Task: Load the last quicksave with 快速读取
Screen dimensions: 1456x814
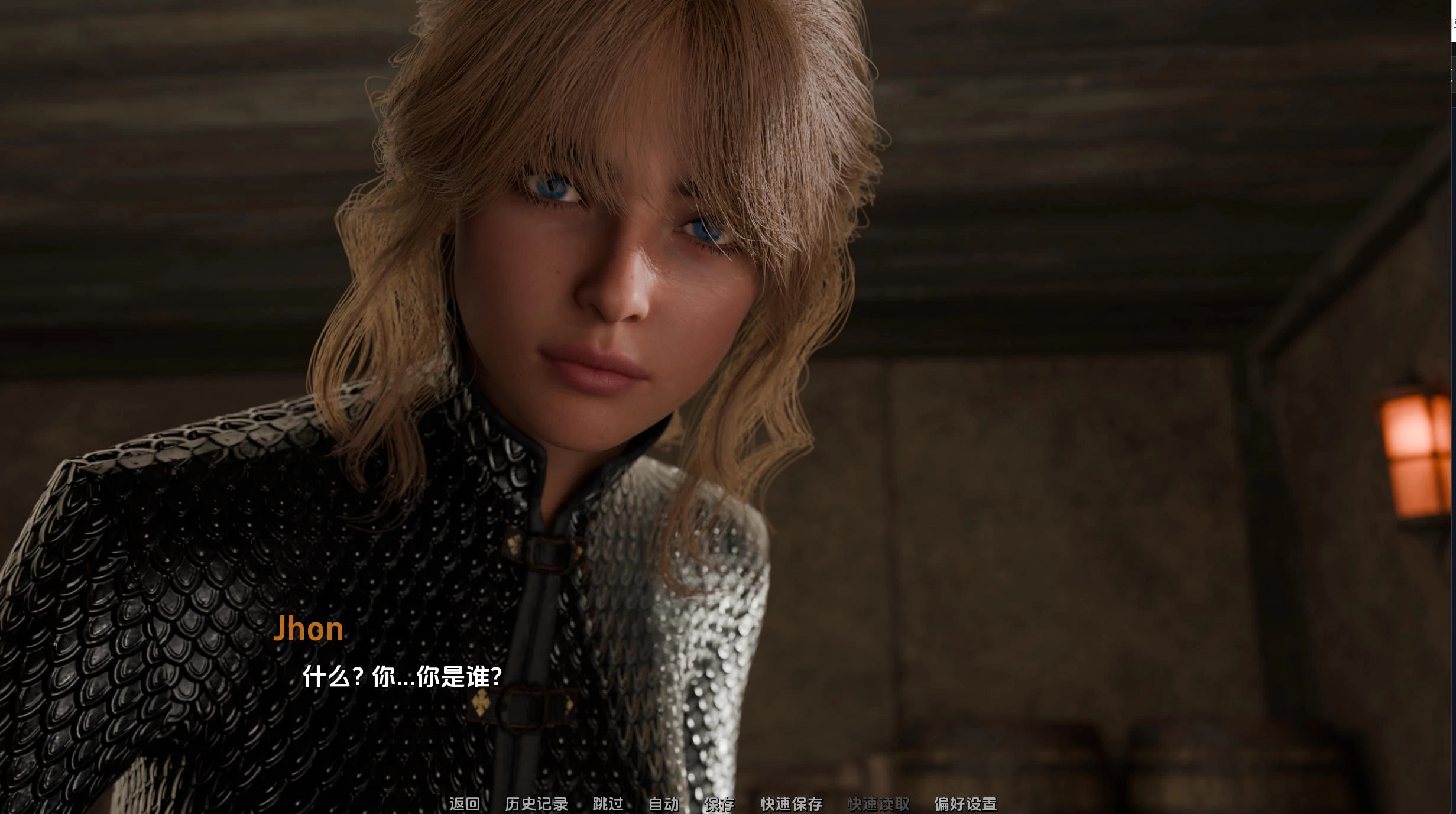Action: pyautogui.click(x=878, y=805)
